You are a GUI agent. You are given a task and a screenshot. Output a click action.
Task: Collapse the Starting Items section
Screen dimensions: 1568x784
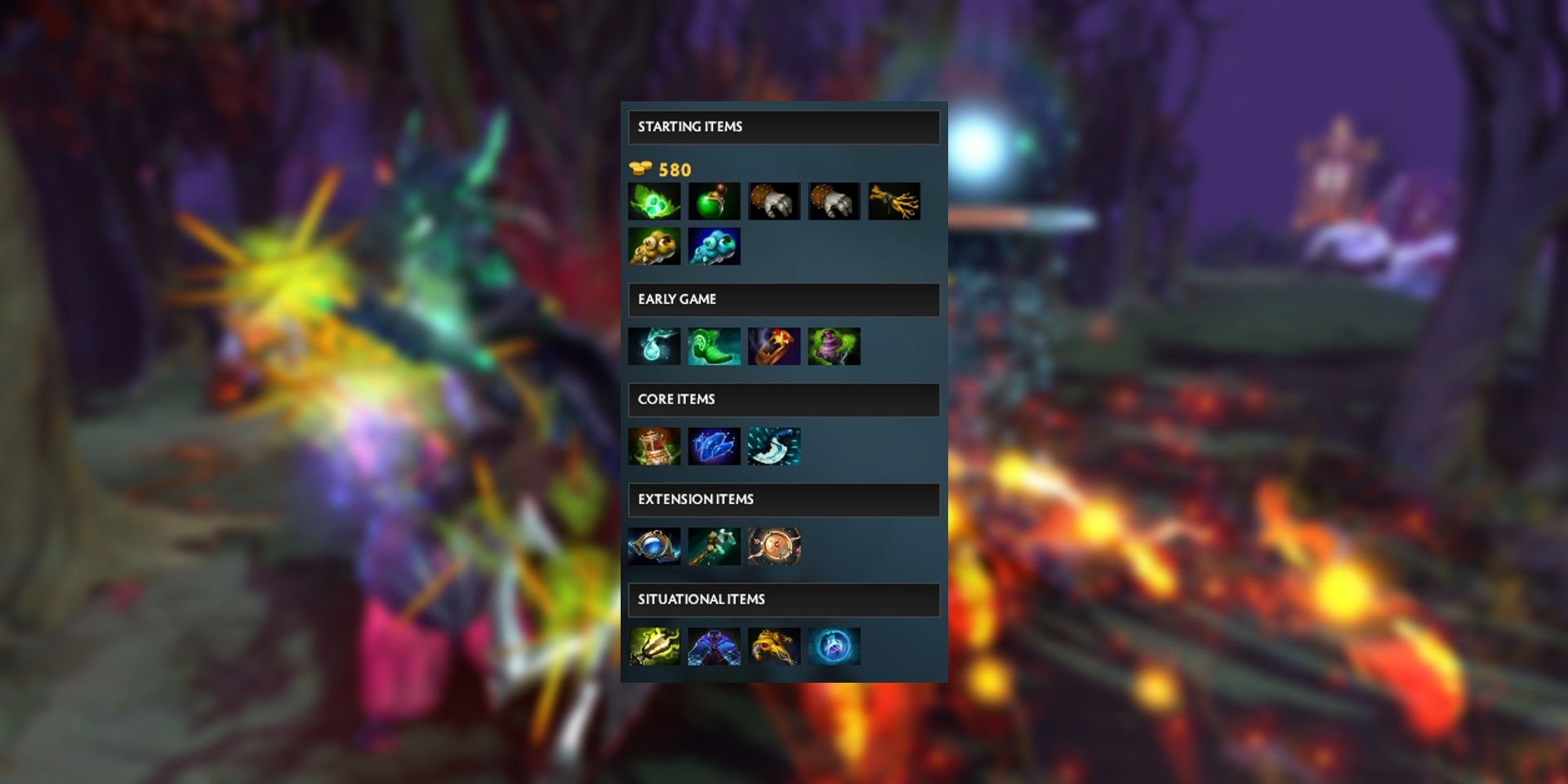784,127
